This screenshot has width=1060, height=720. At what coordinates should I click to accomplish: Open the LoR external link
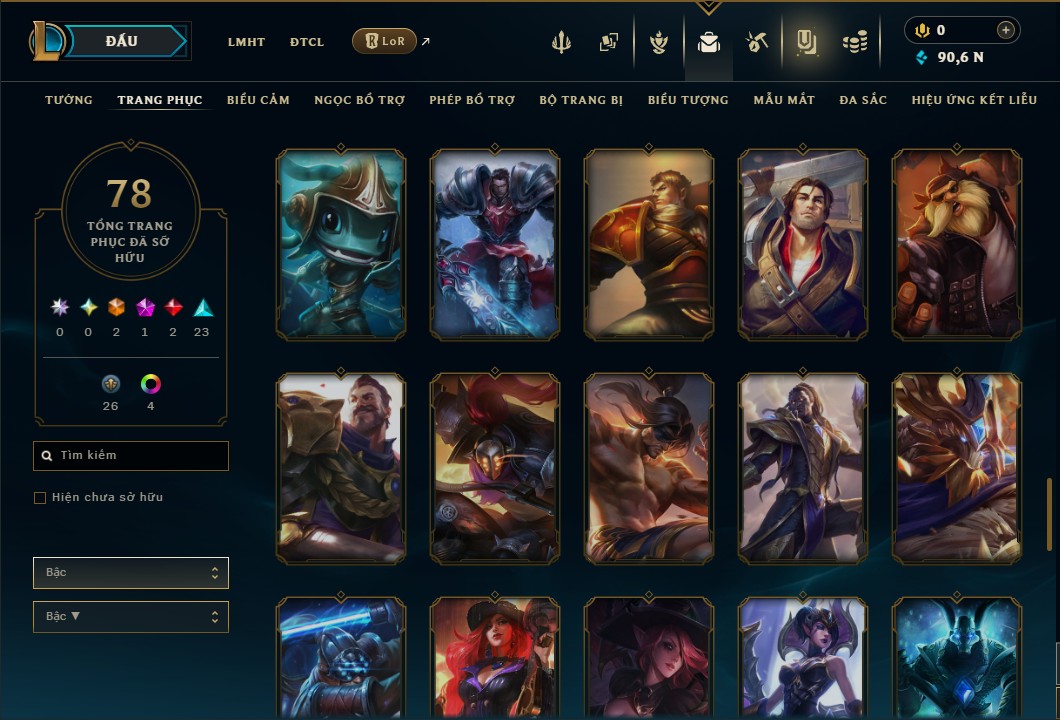385,41
